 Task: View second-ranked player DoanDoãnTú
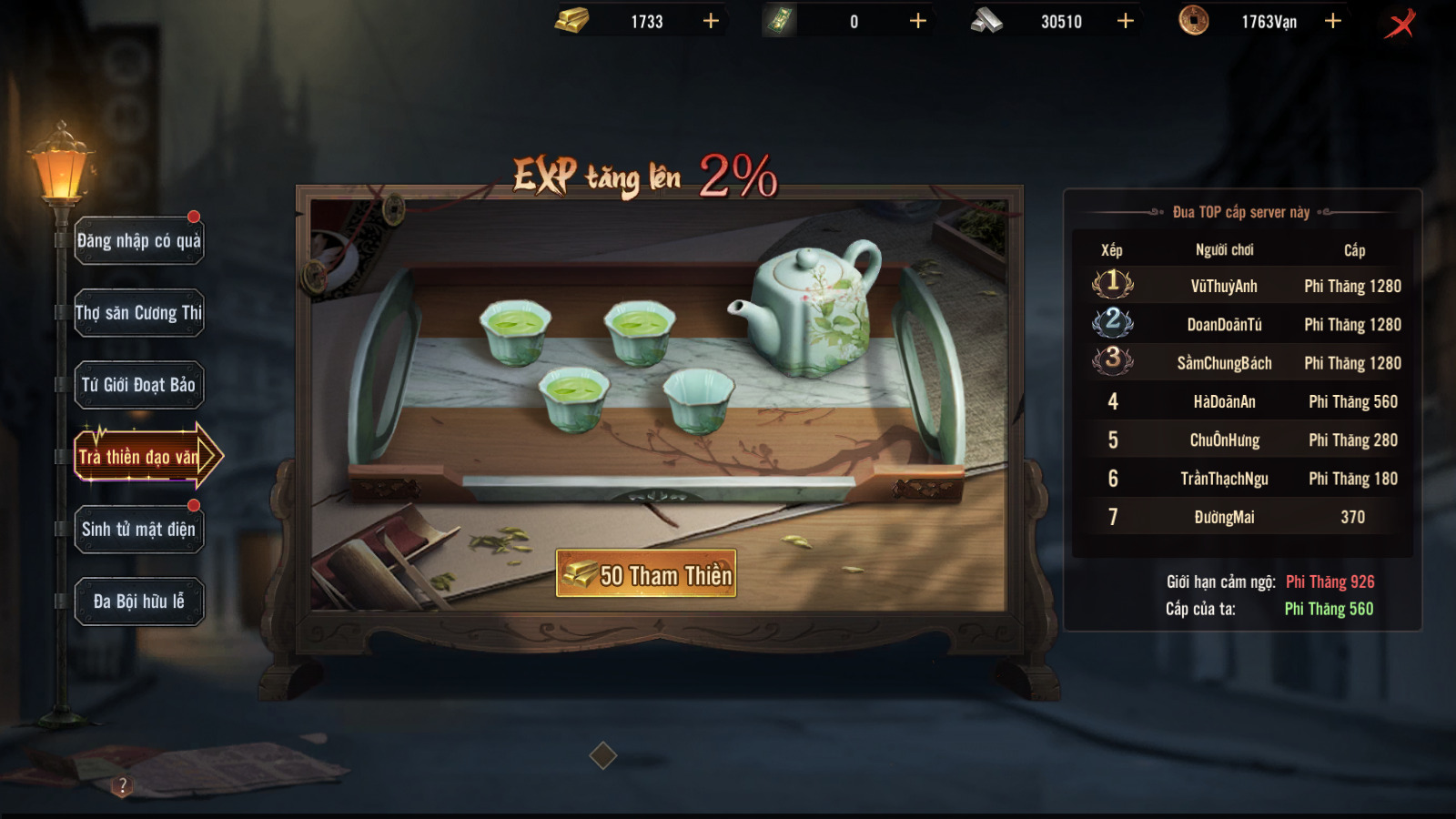(x=1243, y=325)
